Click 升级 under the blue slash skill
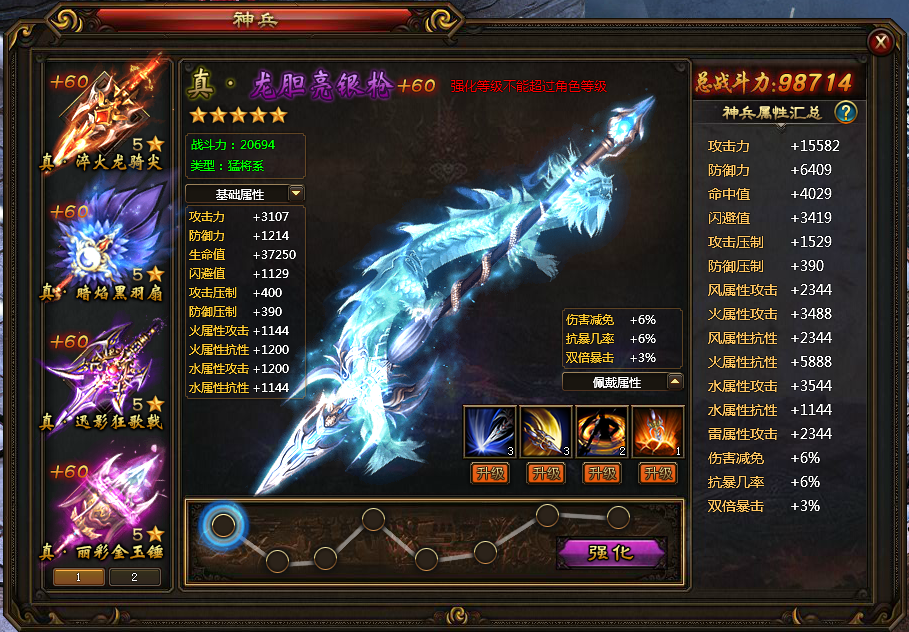Screen dimensions: 909x632 click(x=490, y=473)
